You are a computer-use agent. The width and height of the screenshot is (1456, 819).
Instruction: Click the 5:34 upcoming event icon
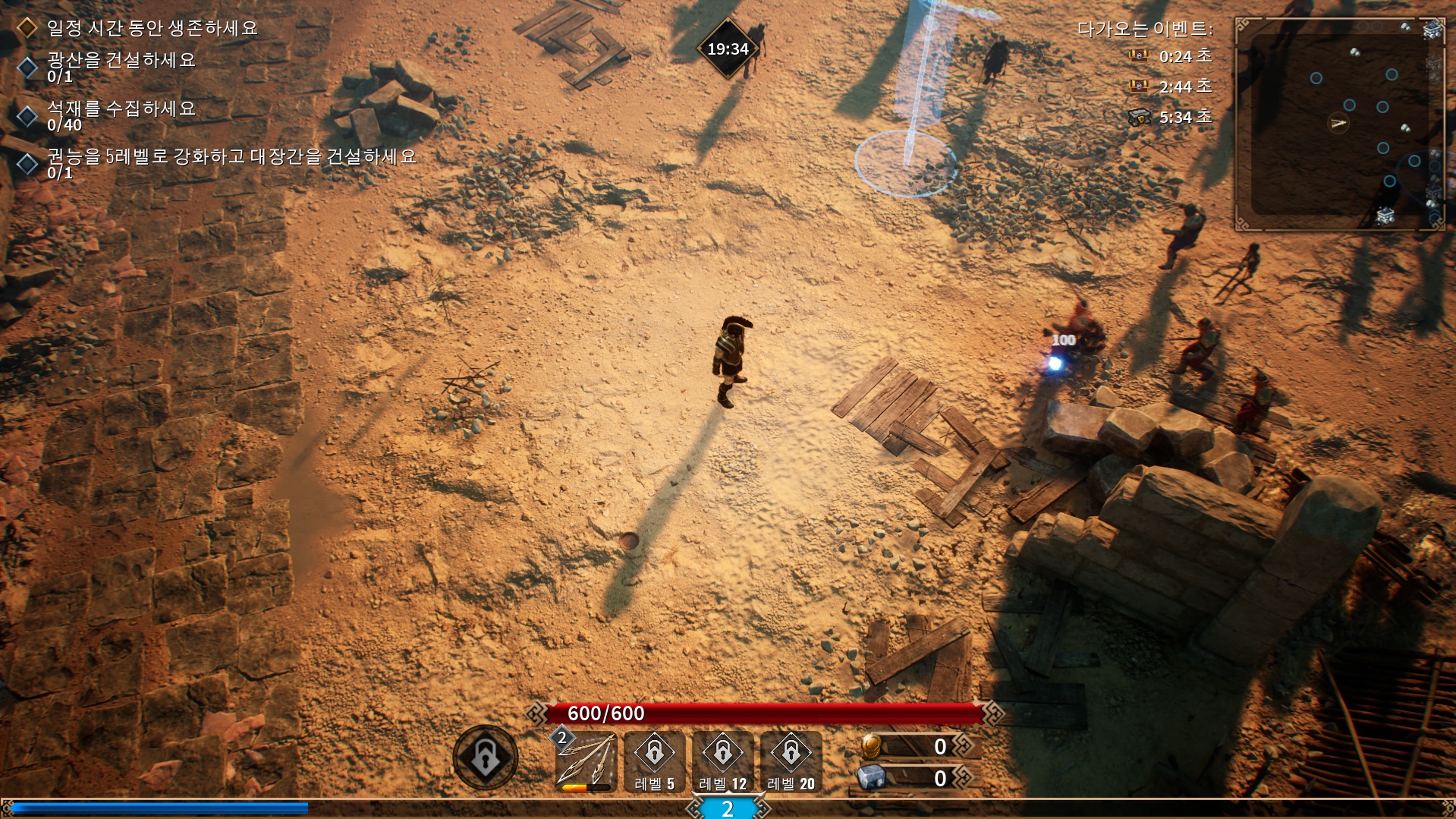(x=1138, y=118)
